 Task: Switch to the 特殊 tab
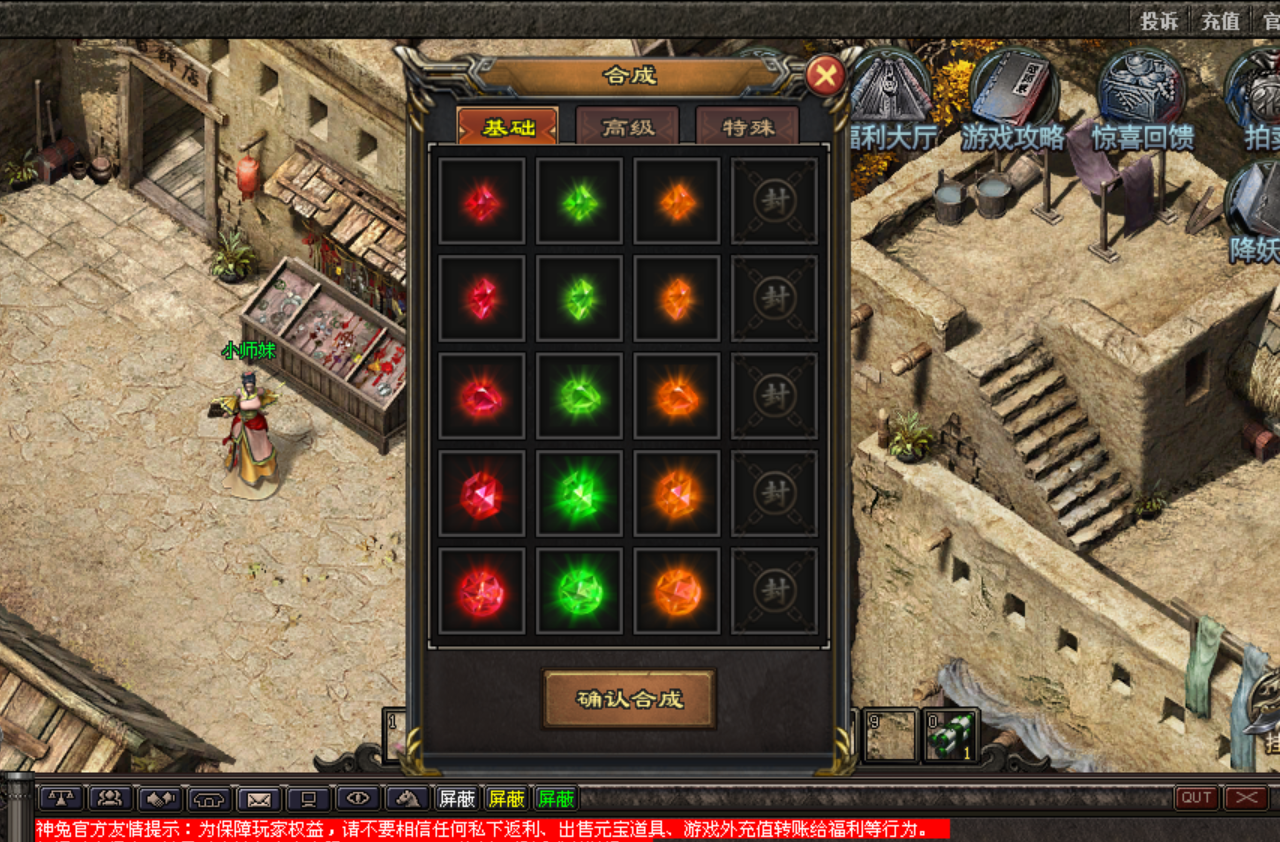coord(747,127)
